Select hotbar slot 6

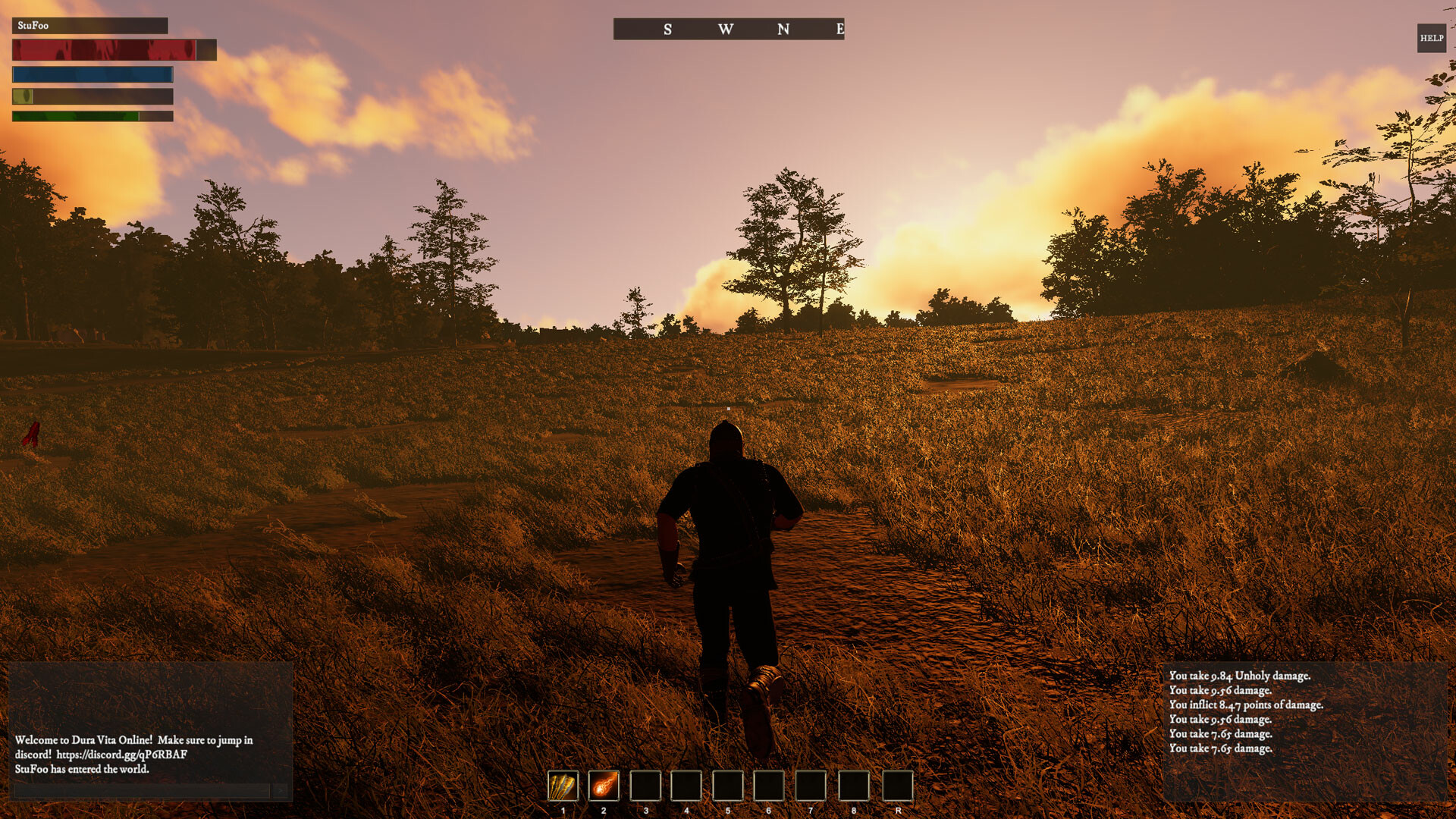point(770,787)
